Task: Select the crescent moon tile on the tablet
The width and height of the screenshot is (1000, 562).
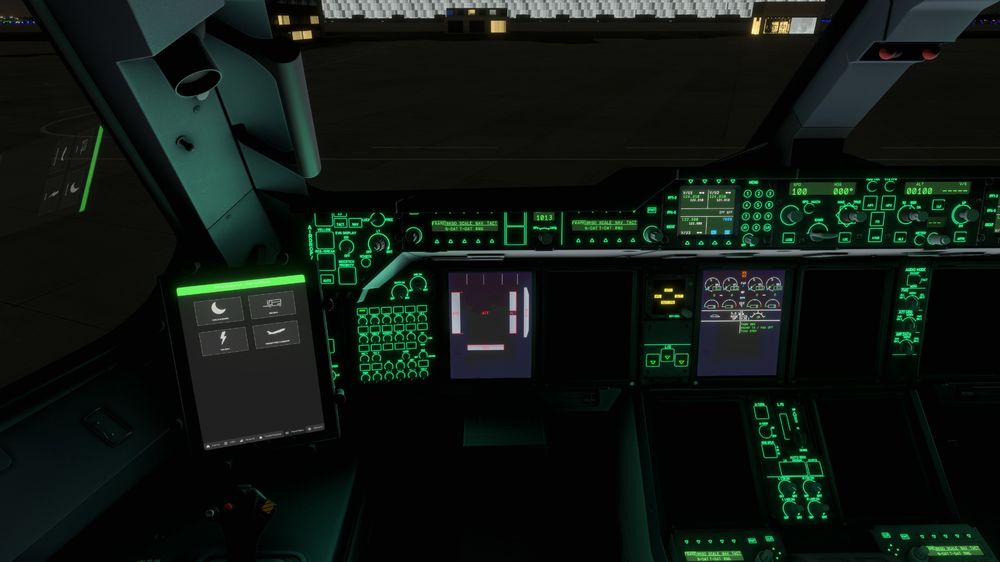Action: point(220,309)
